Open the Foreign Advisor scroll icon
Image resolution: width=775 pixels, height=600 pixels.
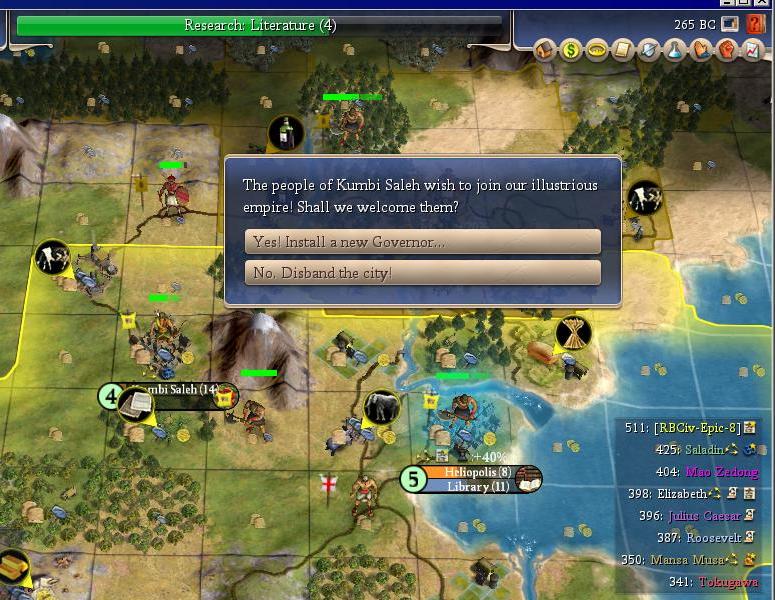tap(623, 50)
